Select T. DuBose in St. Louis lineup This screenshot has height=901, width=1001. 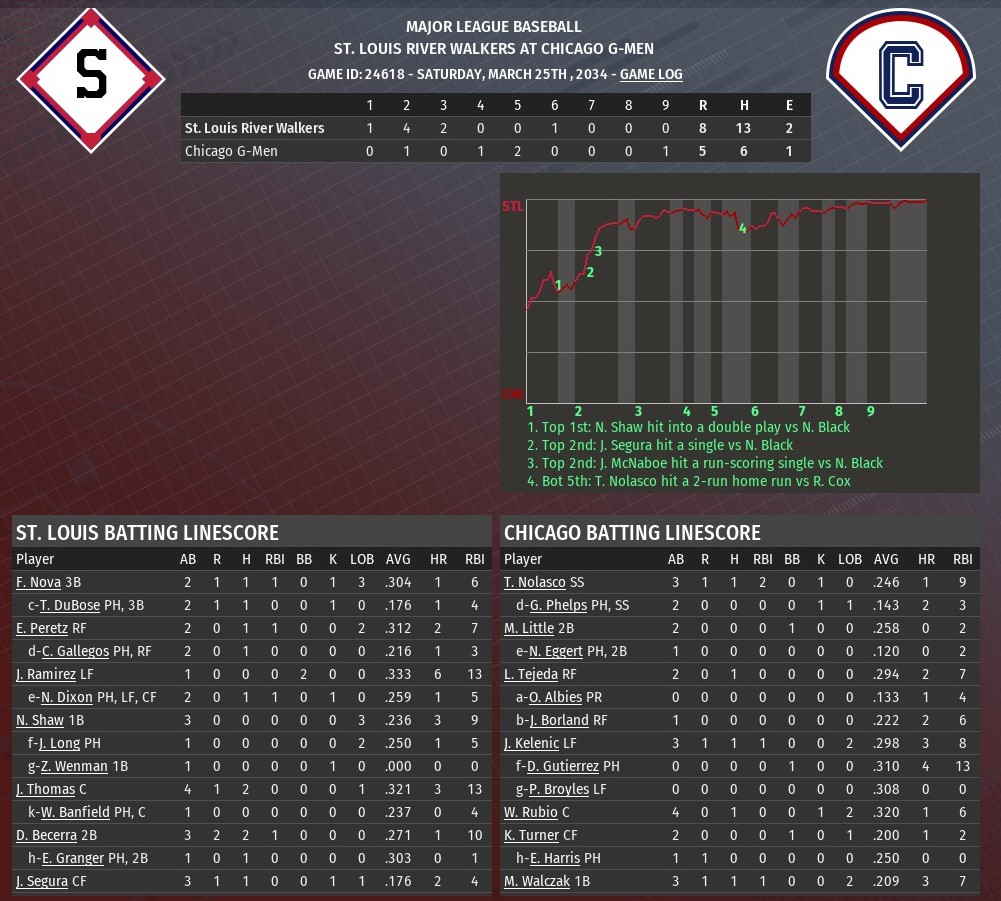tap(70, 605)
